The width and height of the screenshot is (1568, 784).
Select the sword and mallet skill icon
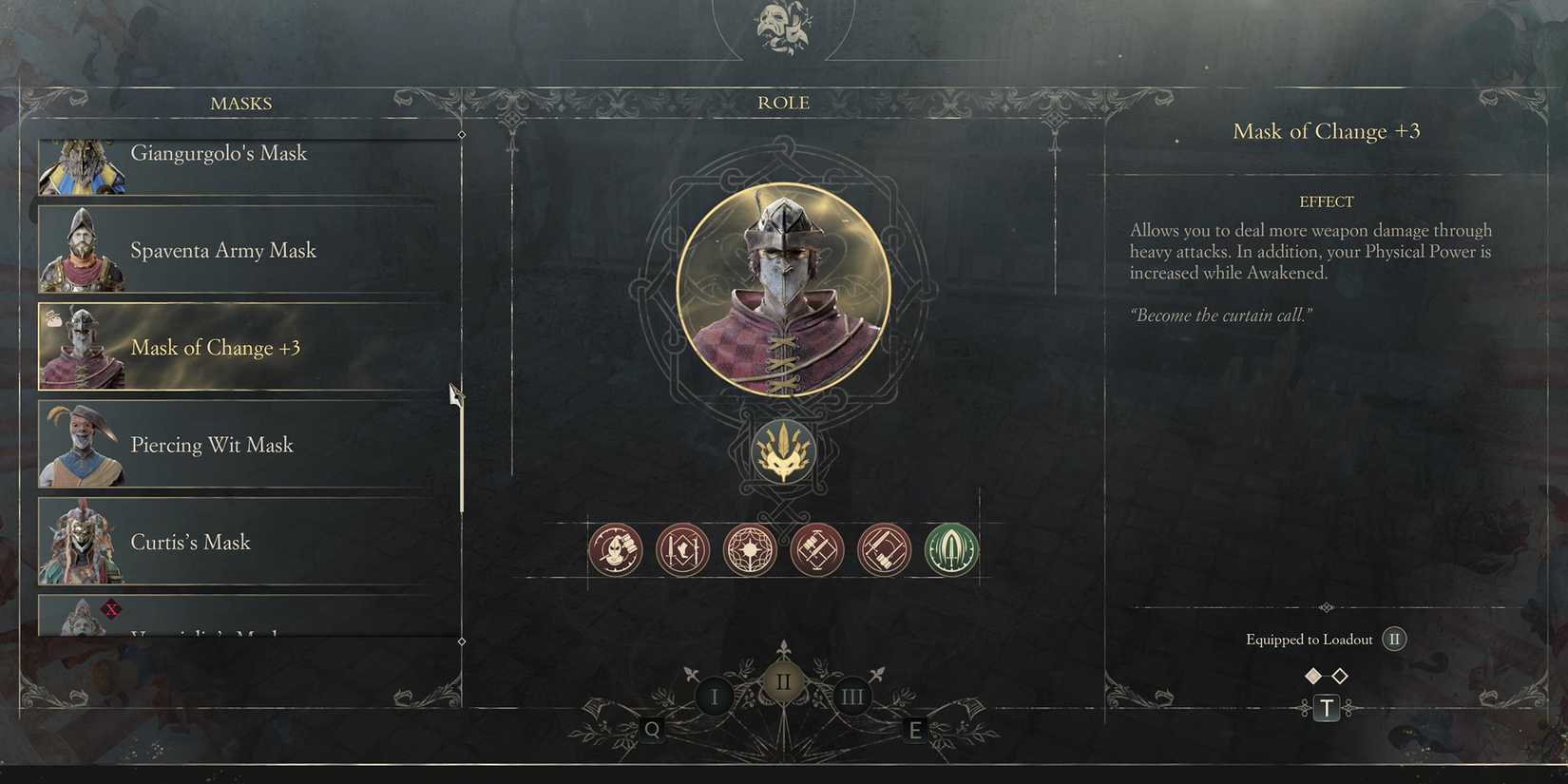coord(883,549)
